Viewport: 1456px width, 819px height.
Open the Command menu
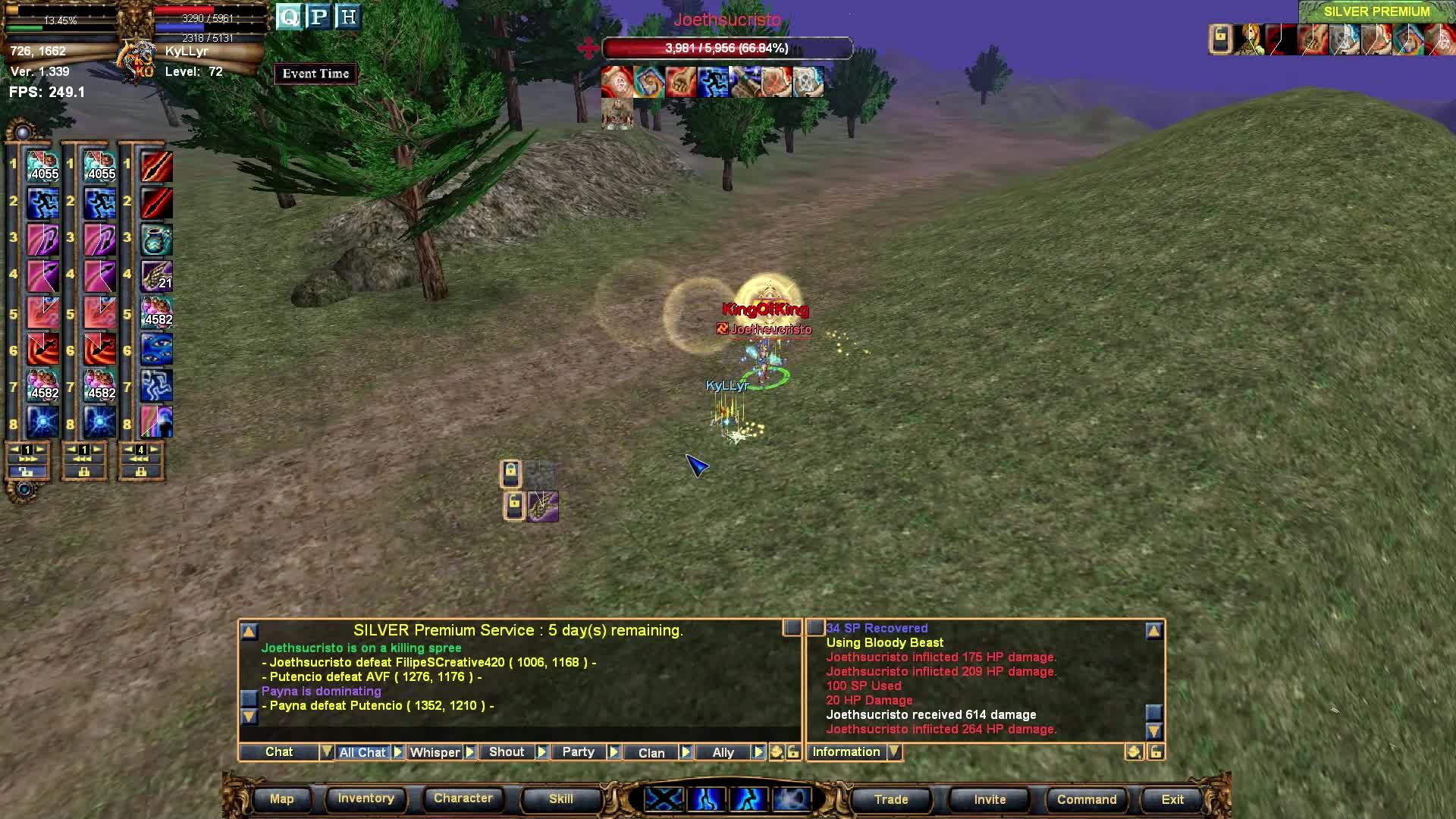coord(1086,799)
